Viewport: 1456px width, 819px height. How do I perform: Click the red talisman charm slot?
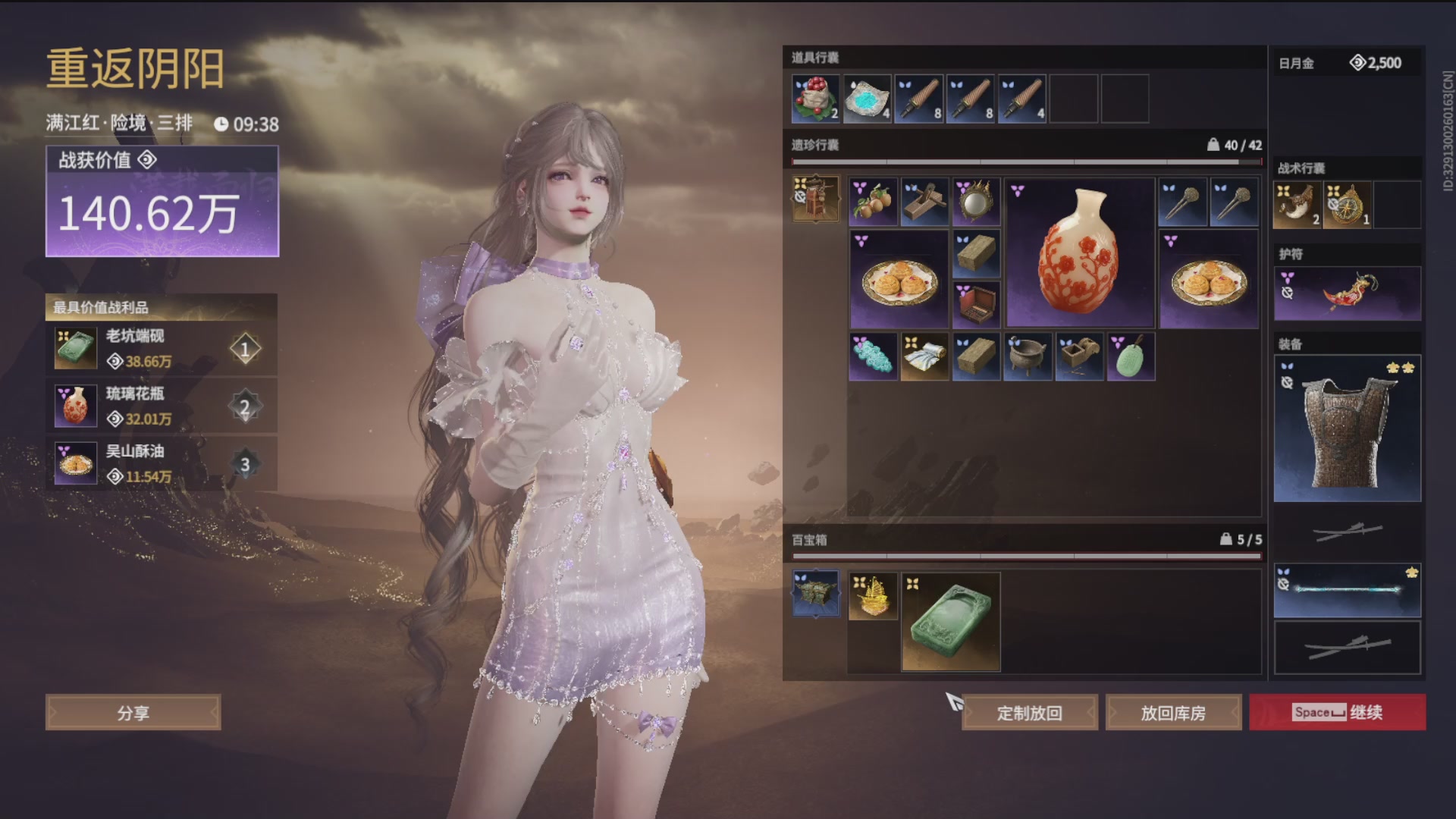(x=1348, y=293)
